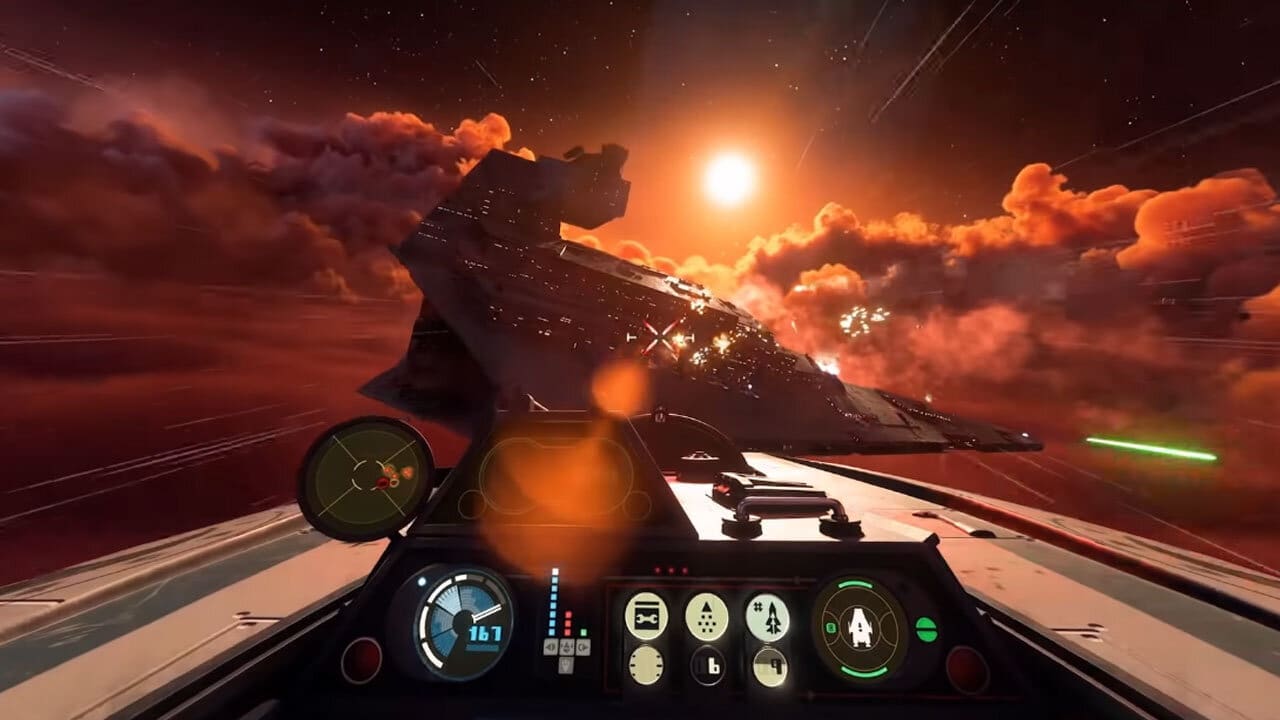Image resolution: width=1280 pixels, height=720 pixels.
Task: Click the down arrow on the directional pad
Action: (566, 665)
